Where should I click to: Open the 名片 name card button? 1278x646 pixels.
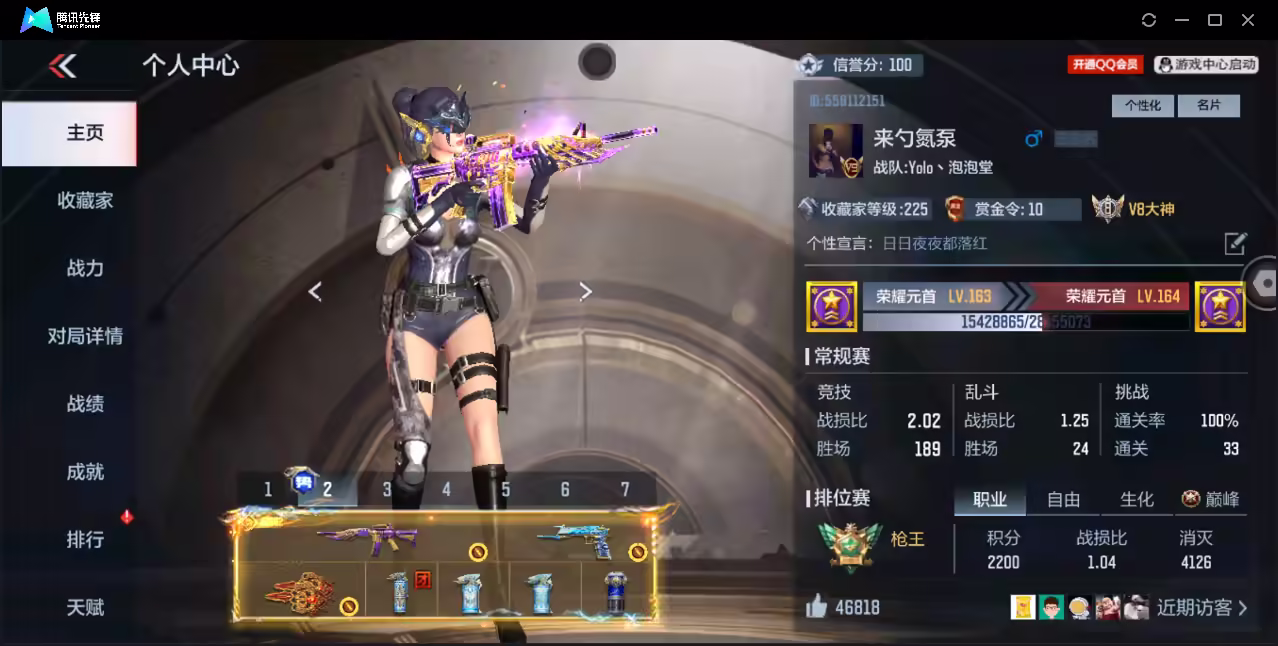click(1208, 105)
